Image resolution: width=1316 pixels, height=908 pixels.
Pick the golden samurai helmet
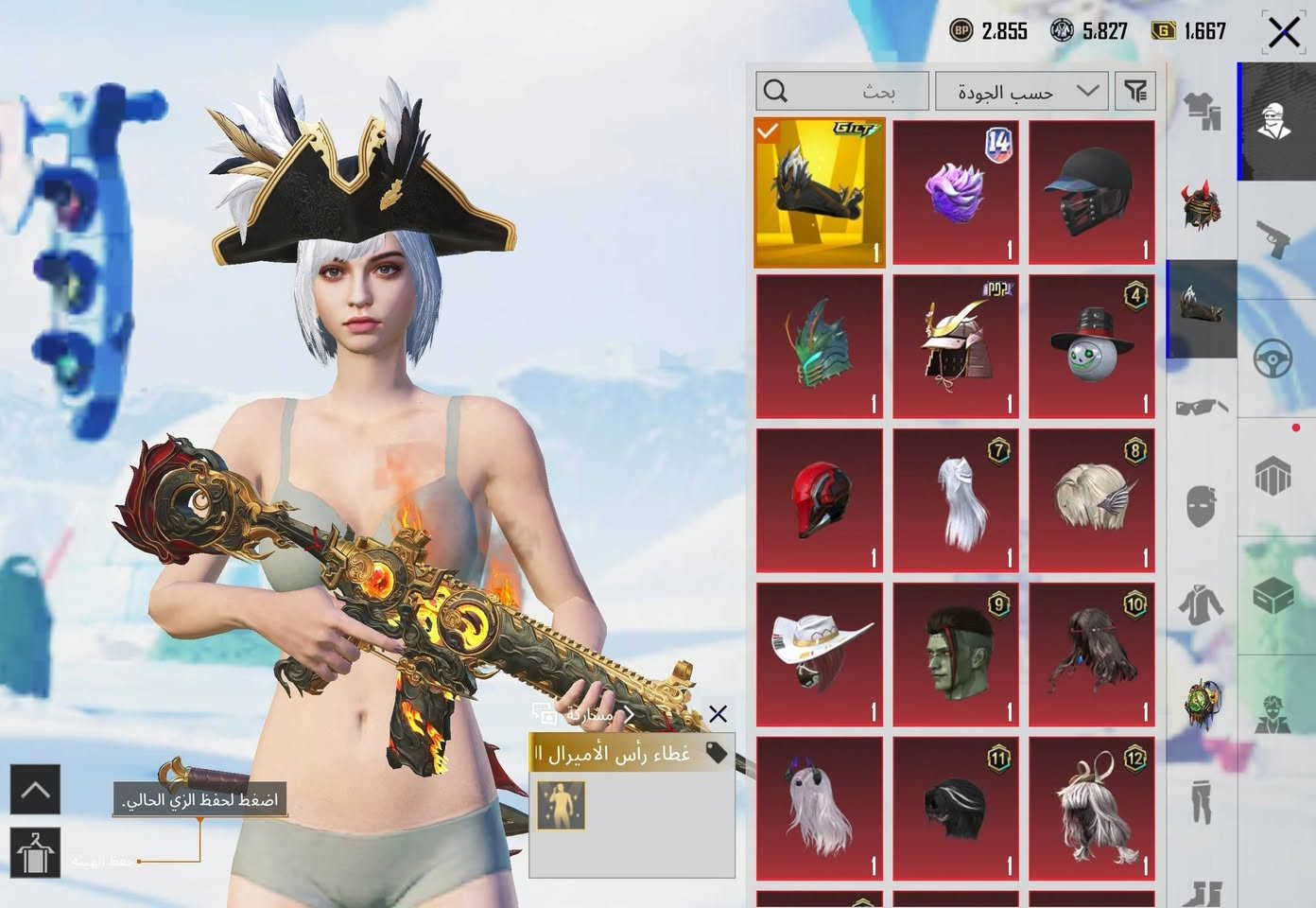tap(956, 347)
